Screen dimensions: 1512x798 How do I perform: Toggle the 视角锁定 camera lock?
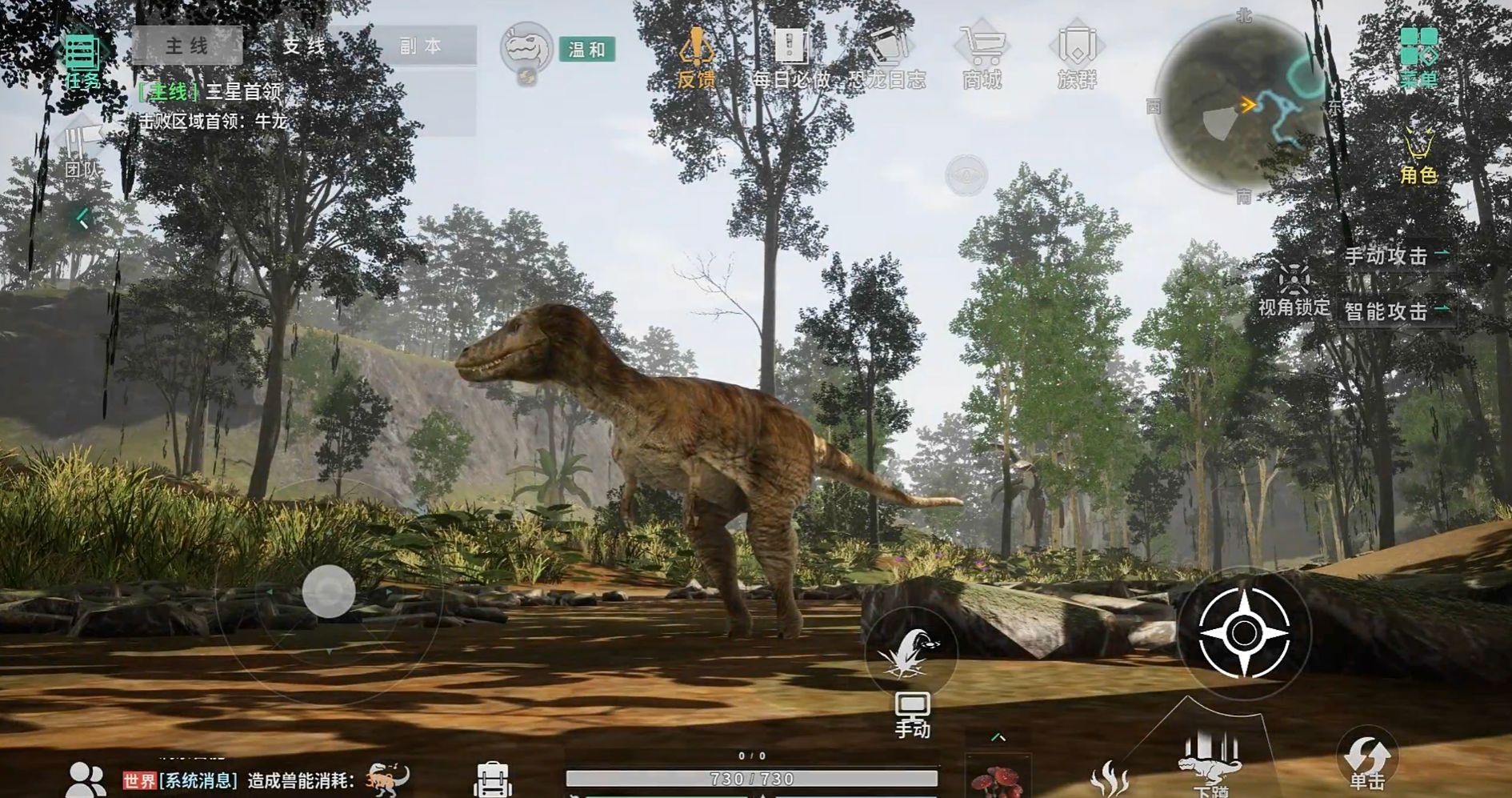point(1293,291)
